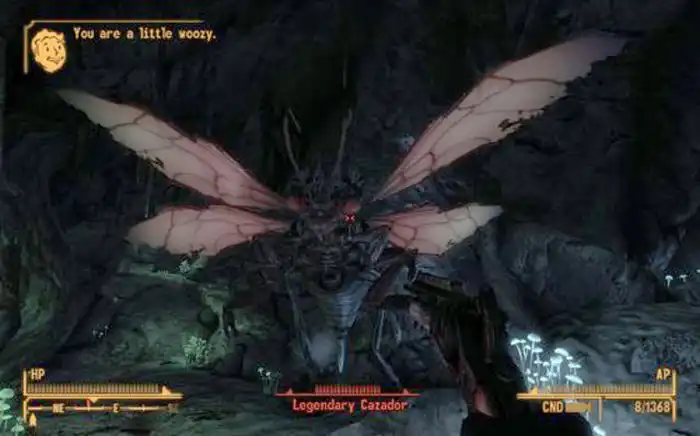This screenshot has height=436, width=700.
Task: Click the Vault Boy notification icon
Action: [x=48, y=49]
